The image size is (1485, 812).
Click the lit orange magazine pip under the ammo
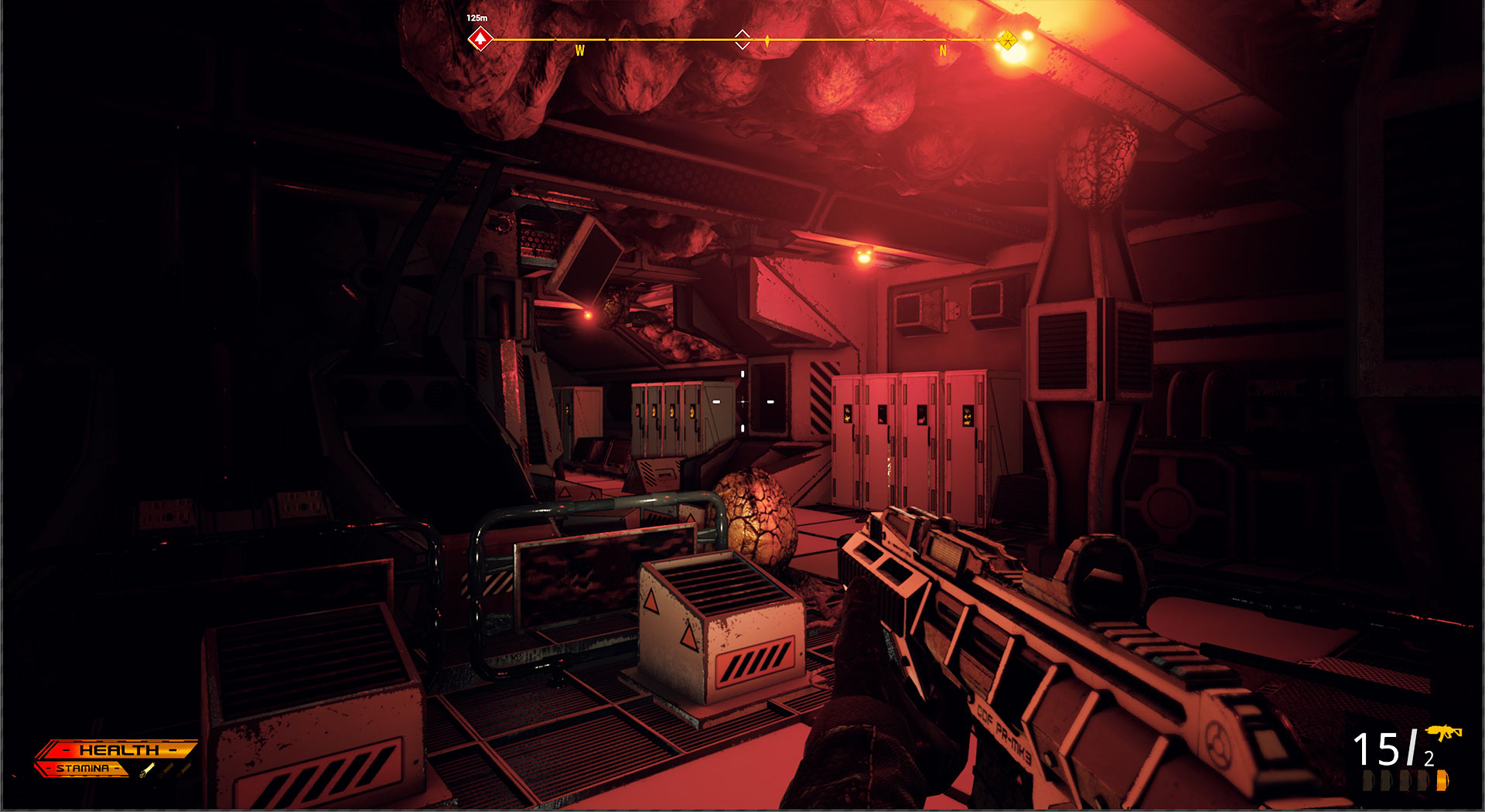tap(1442, 780)
